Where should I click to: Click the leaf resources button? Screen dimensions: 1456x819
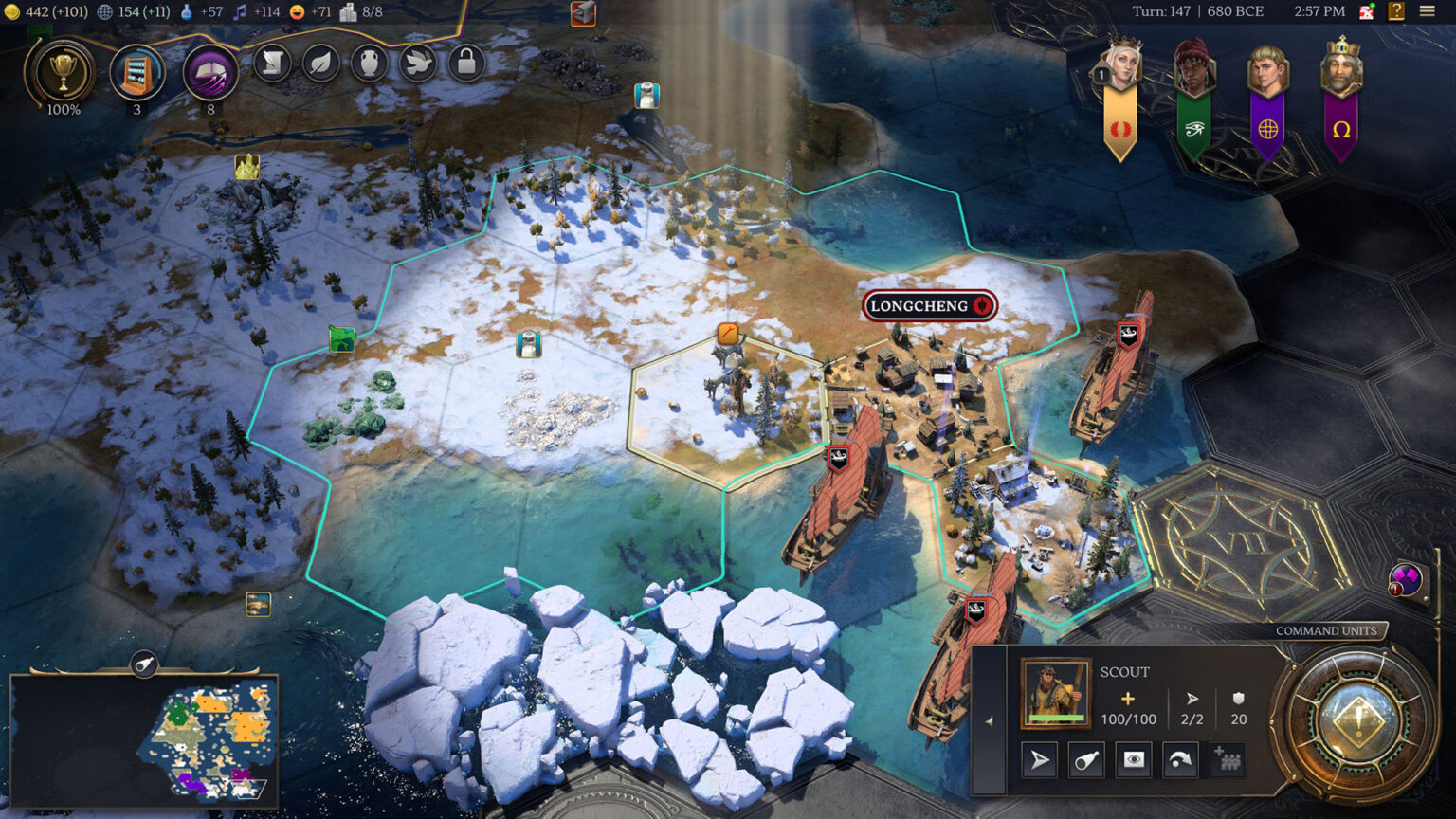point(321,64)
